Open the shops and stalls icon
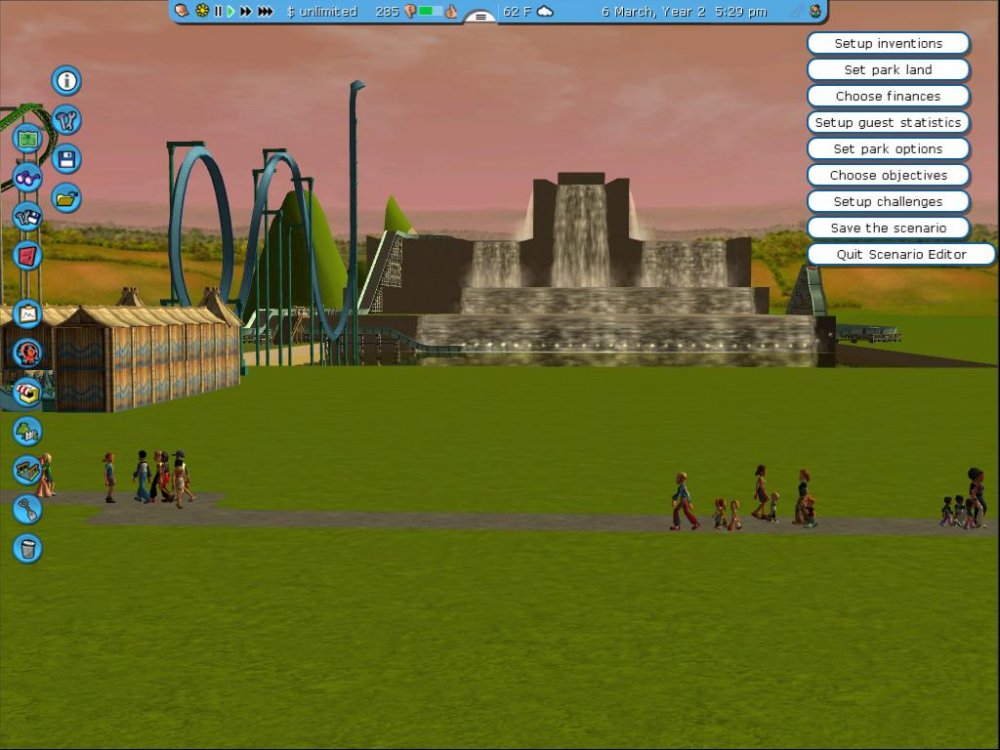Viewport: 1000px width, 750px height. pos(27,391)
